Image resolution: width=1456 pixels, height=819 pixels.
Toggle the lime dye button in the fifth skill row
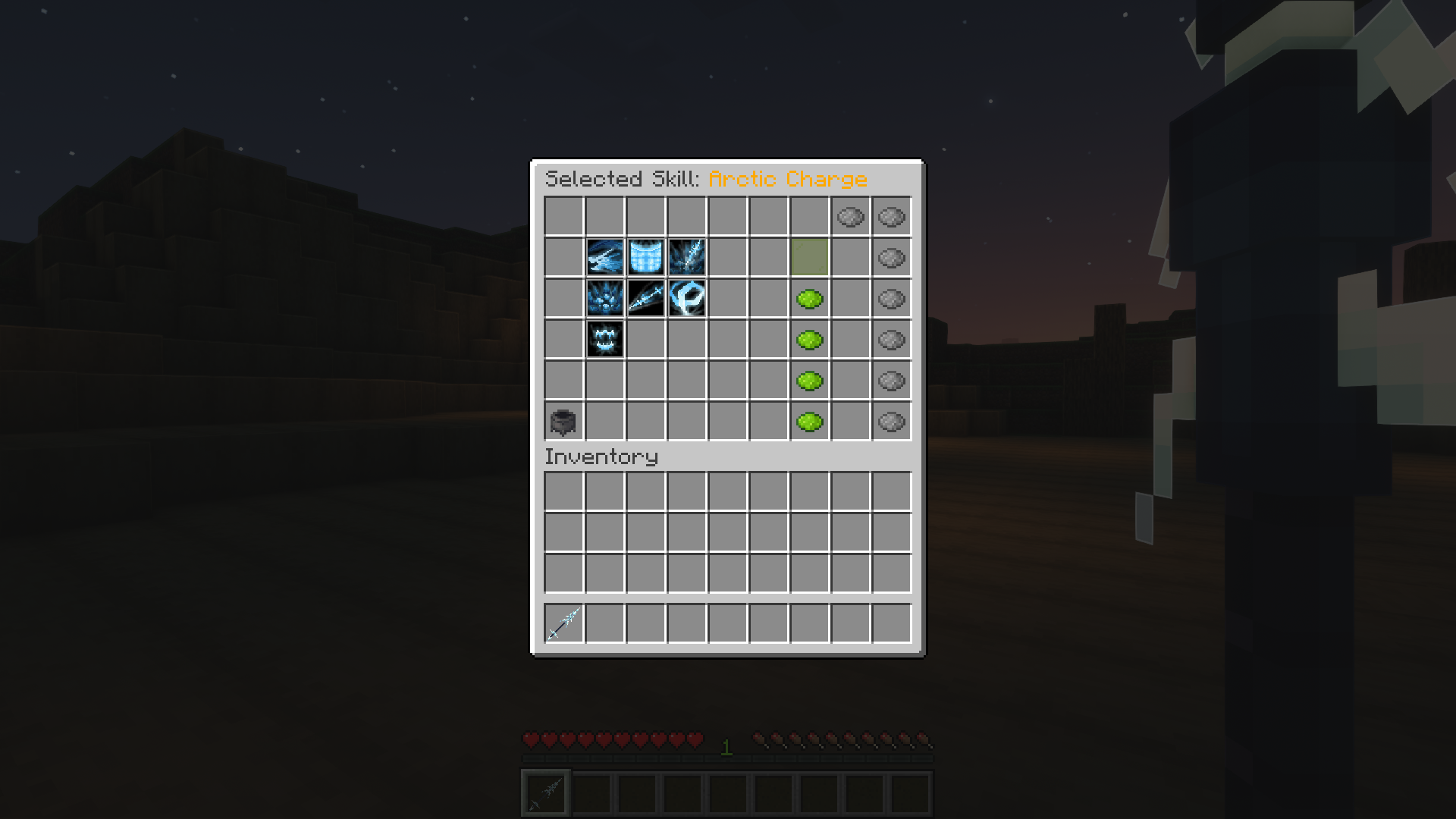pyautogui.click(x=810, y=381)
